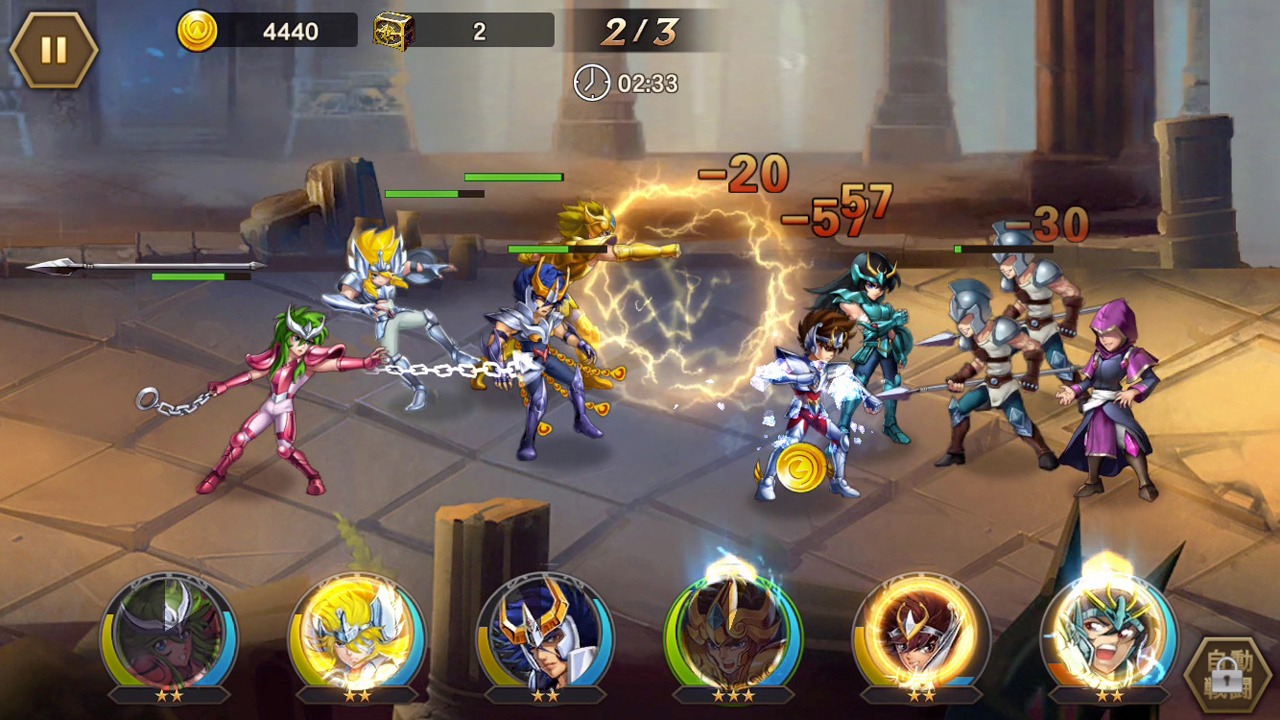The image size is (1280, 720).
Task: Pause the battle with the hexagon button
Action: (x=53, y=49)
